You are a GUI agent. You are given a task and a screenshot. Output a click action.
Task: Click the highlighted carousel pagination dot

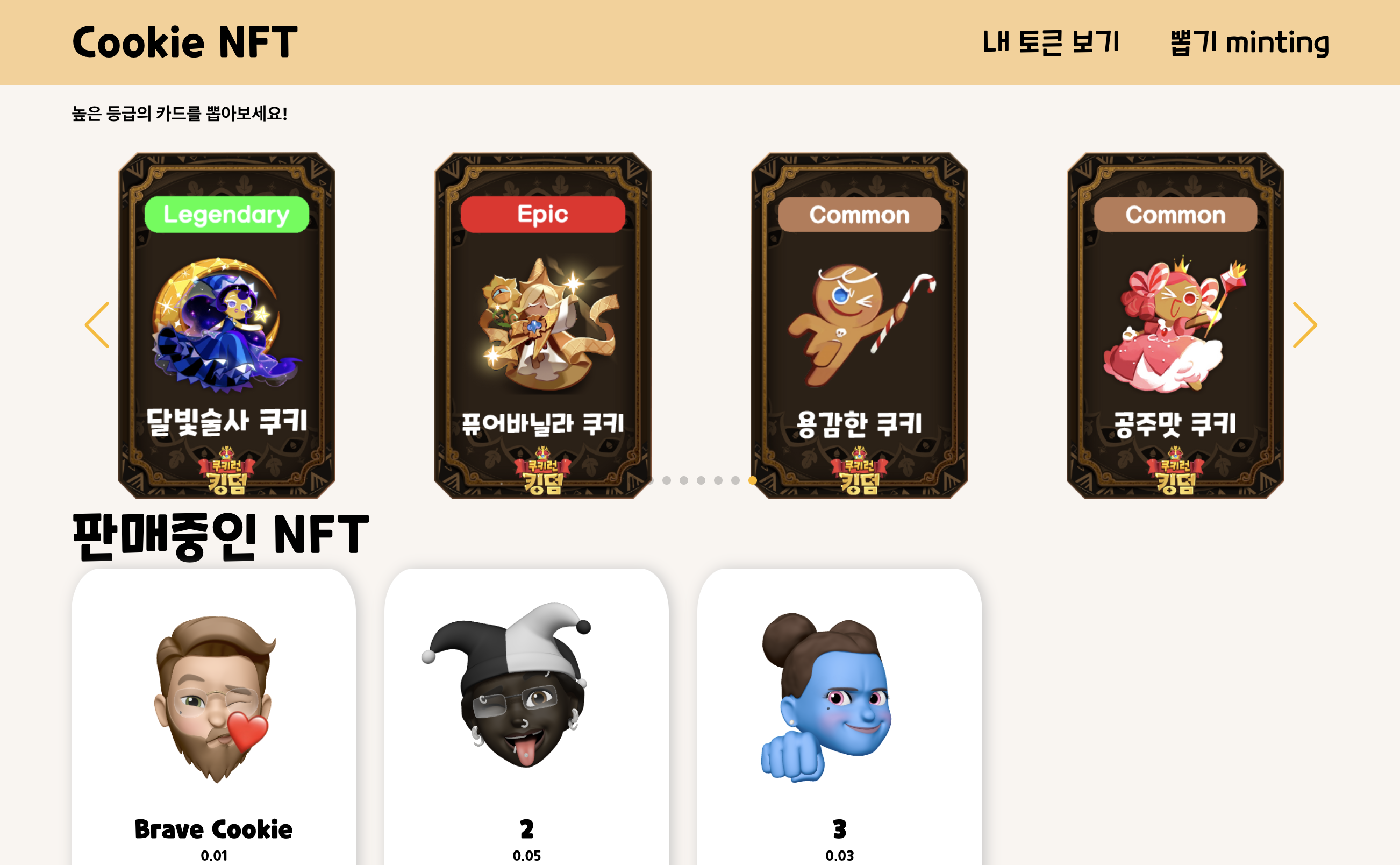click(x=752, y=481)
